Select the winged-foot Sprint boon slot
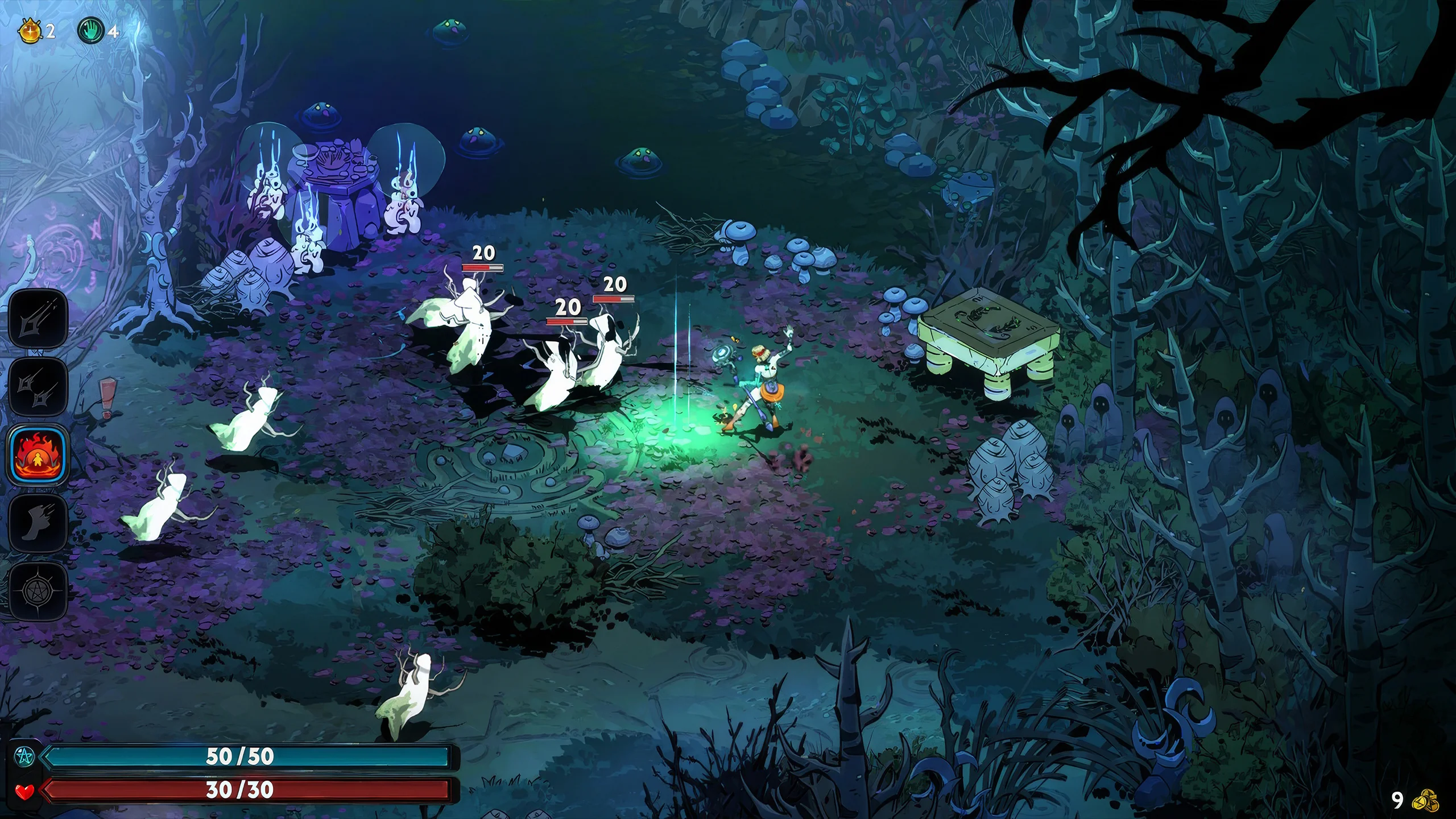Image resolution: width=1456 pixels, height=819 pixels. 38,523
